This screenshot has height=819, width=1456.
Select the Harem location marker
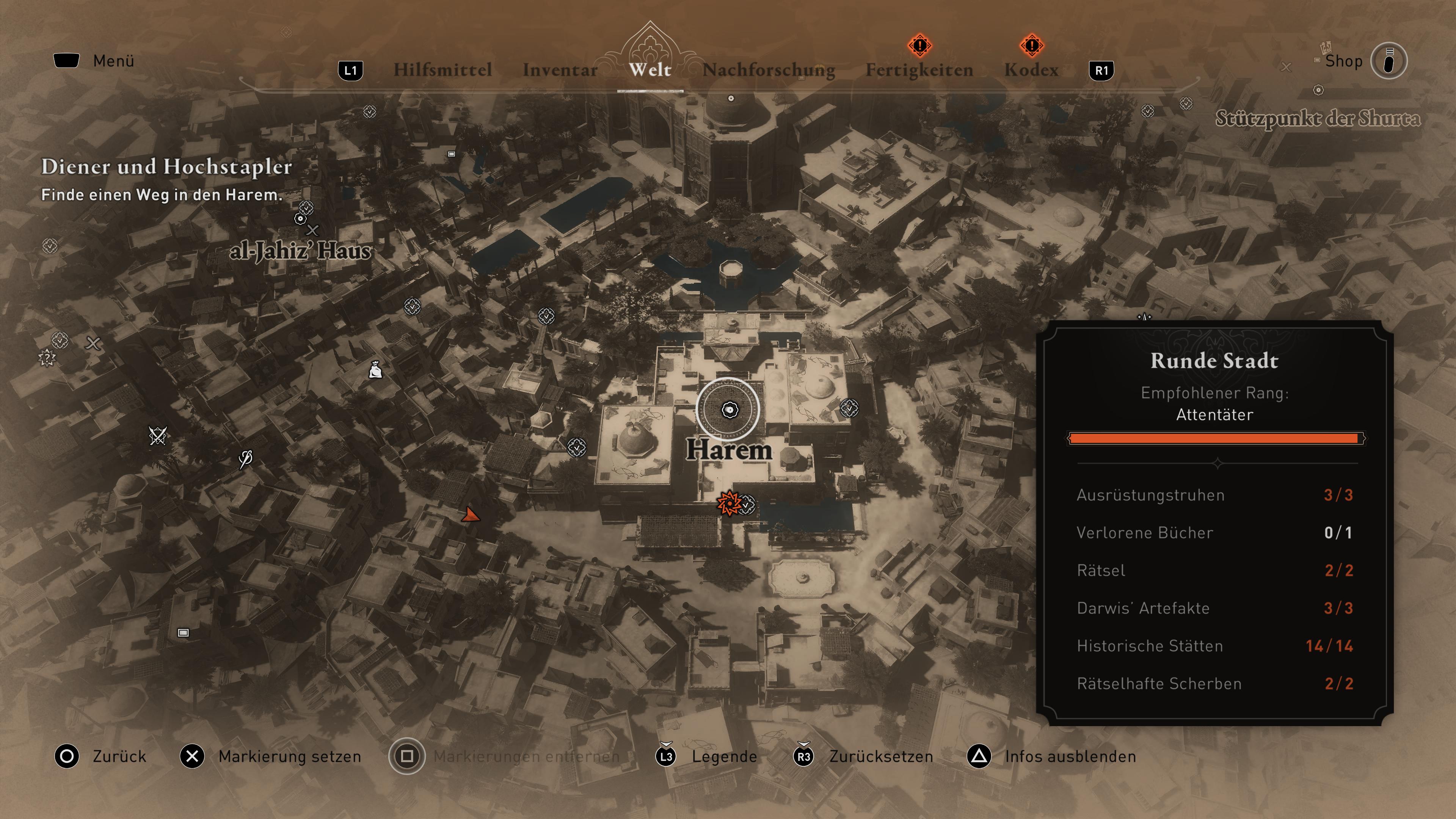tap(729, 410)
